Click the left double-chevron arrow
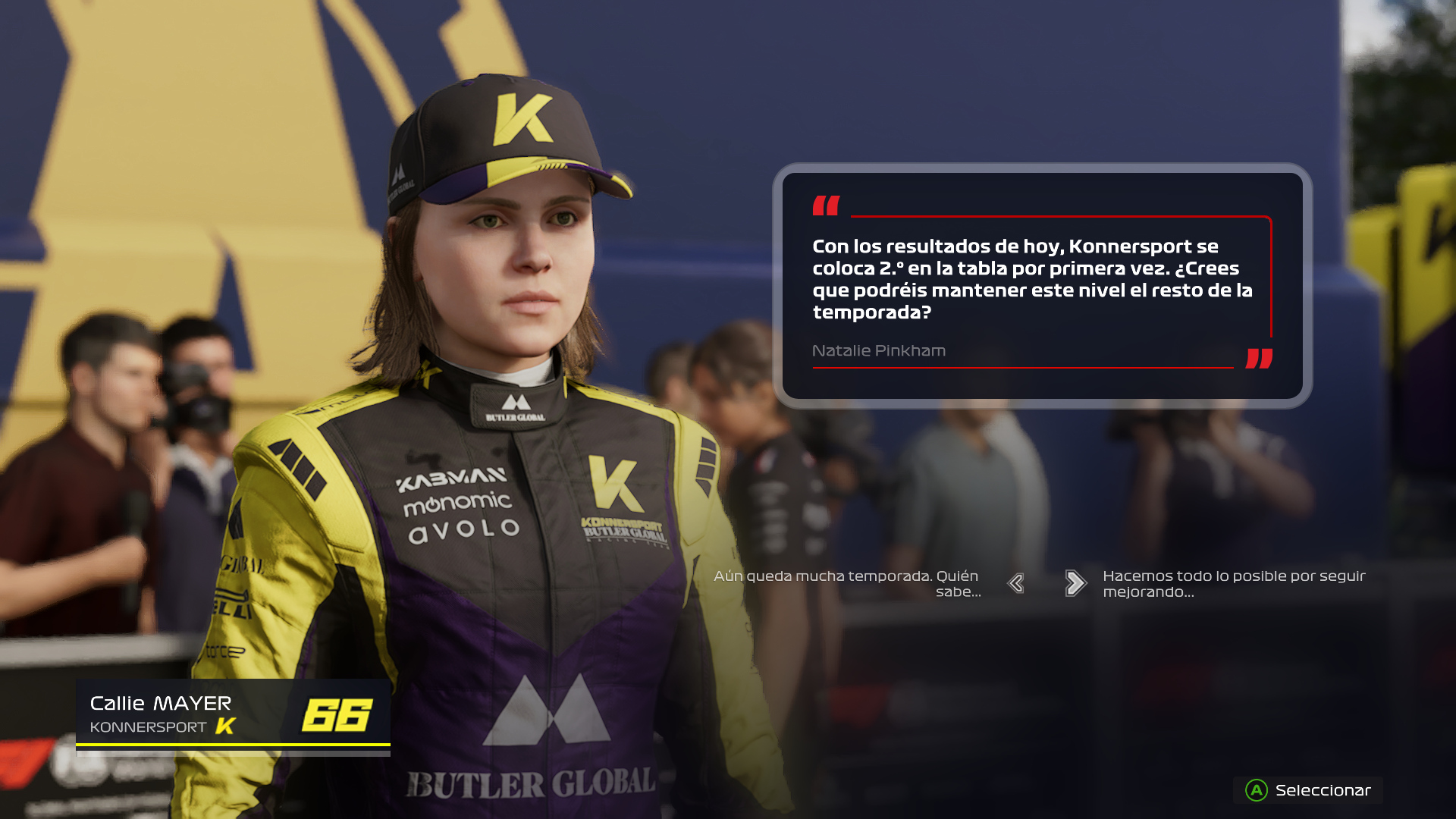 [1016, 583]
